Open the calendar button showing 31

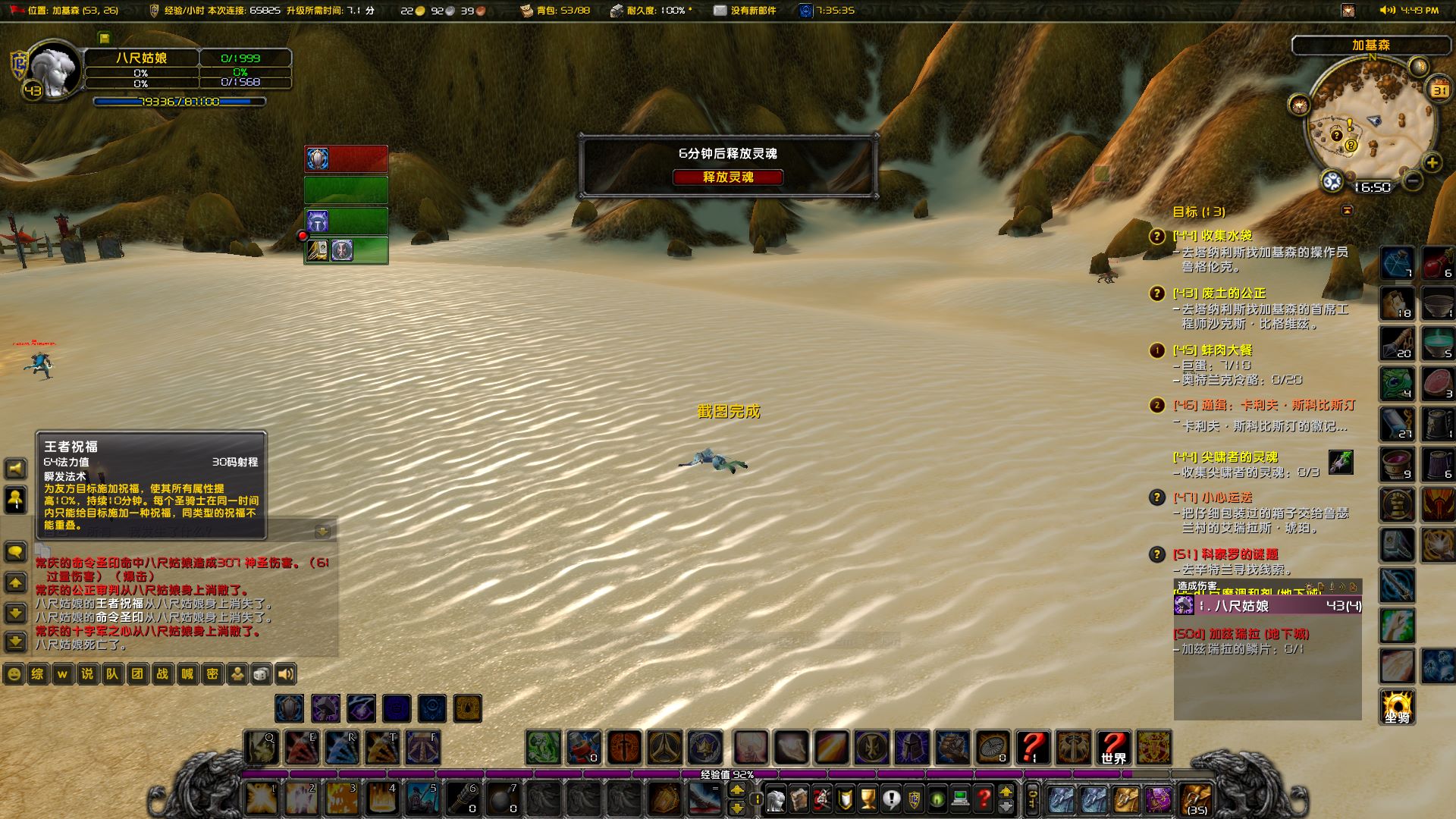click(1439, 90)
